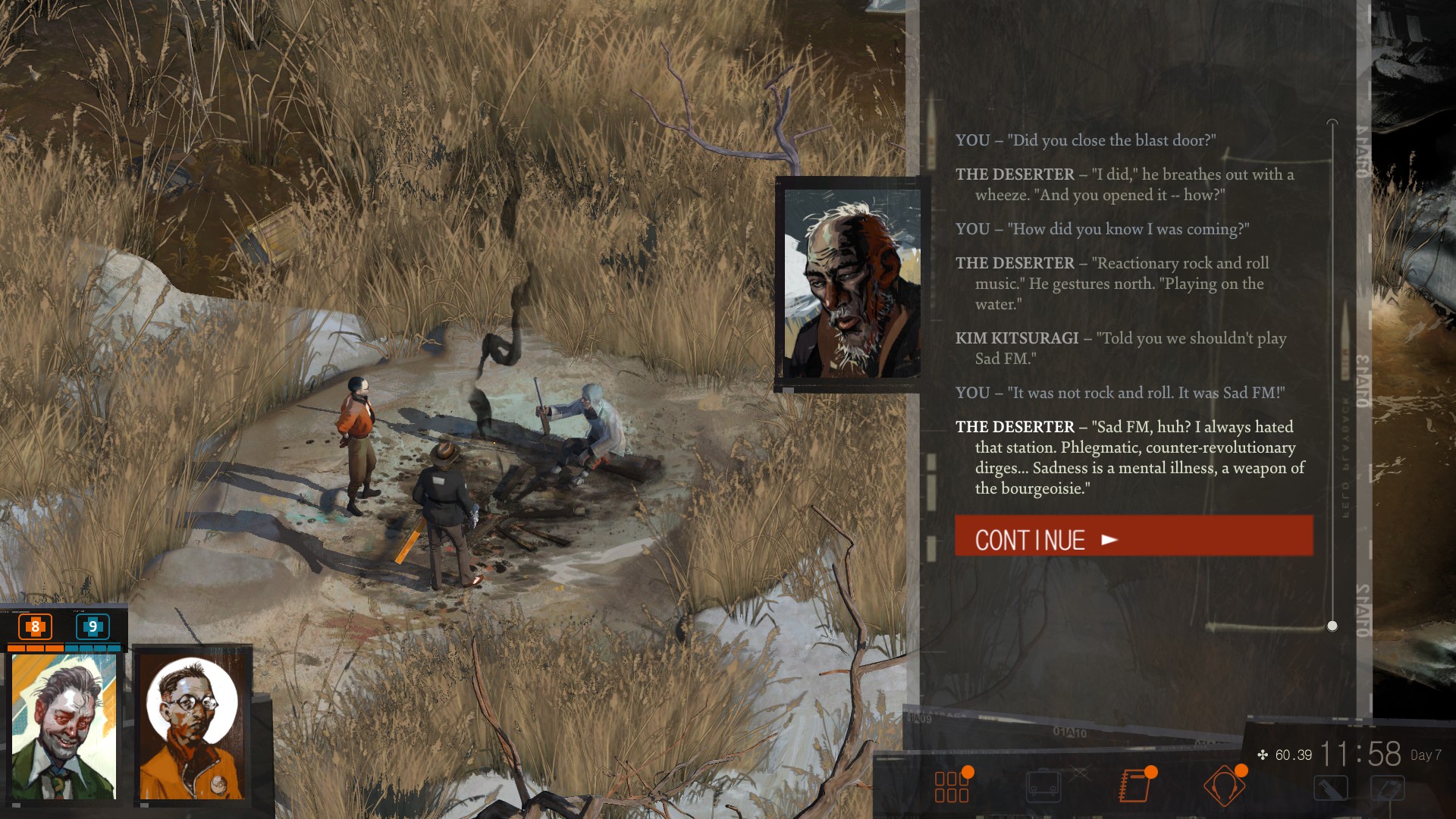Image resolution: width=1456 pixels, height=819 pixels.
Task: Open the Thought Cabinet head icon
Action: 1224,786
